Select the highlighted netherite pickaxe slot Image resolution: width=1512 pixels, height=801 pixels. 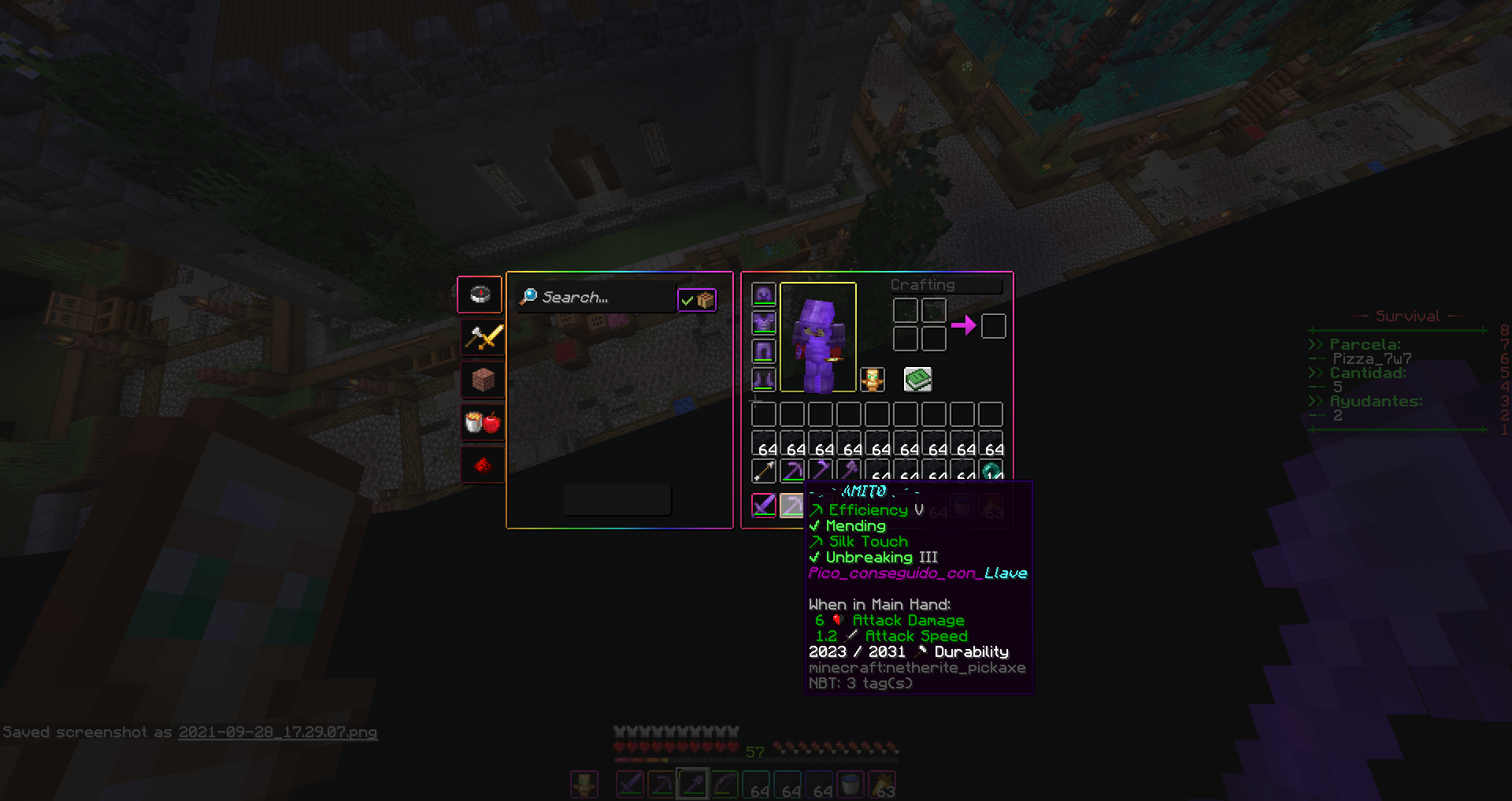[x=791, y=505]
